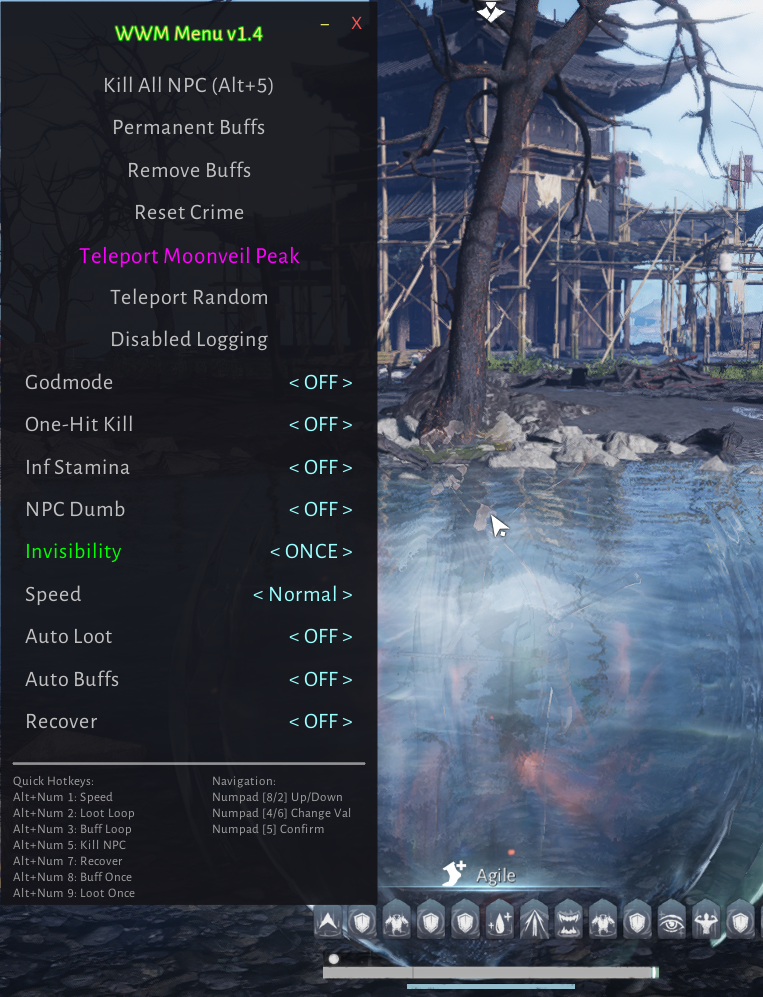Viewport: 763px width, 997px height.
Task: Click the Remove Buffs entry
Action: pyautogui.click(x=189, y=171)
